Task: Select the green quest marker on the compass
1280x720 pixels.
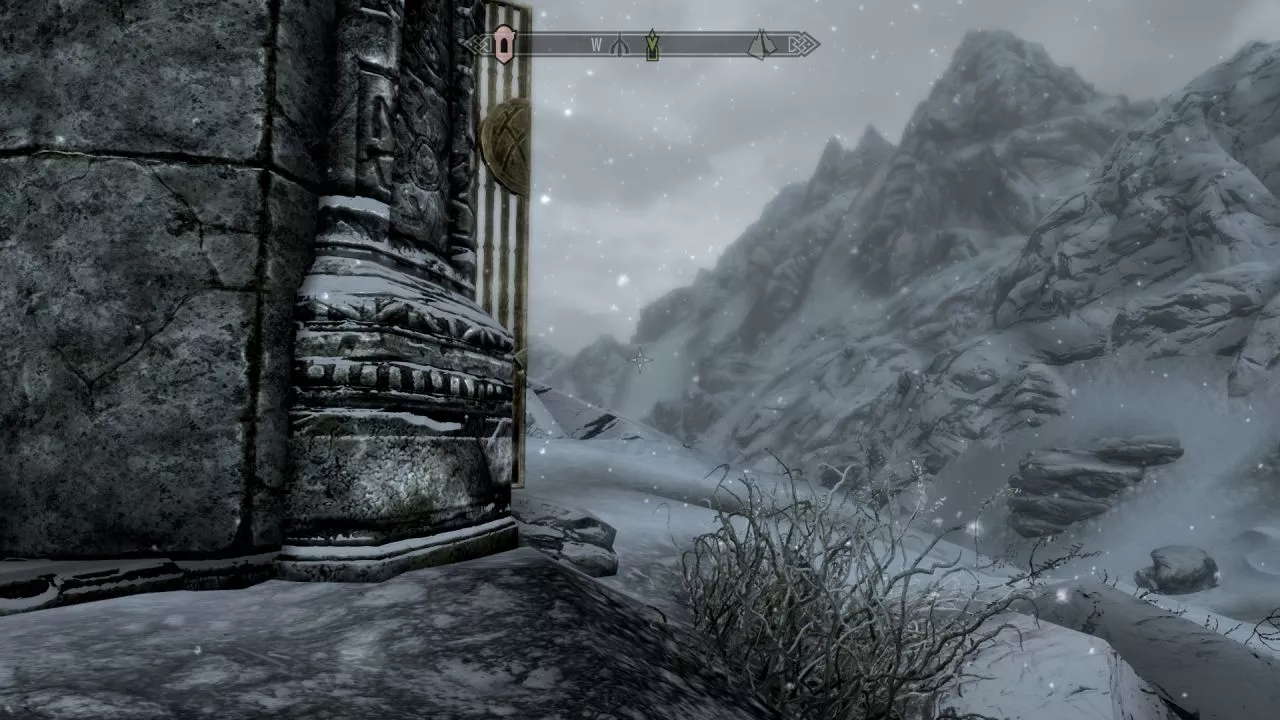Action: 652,44
